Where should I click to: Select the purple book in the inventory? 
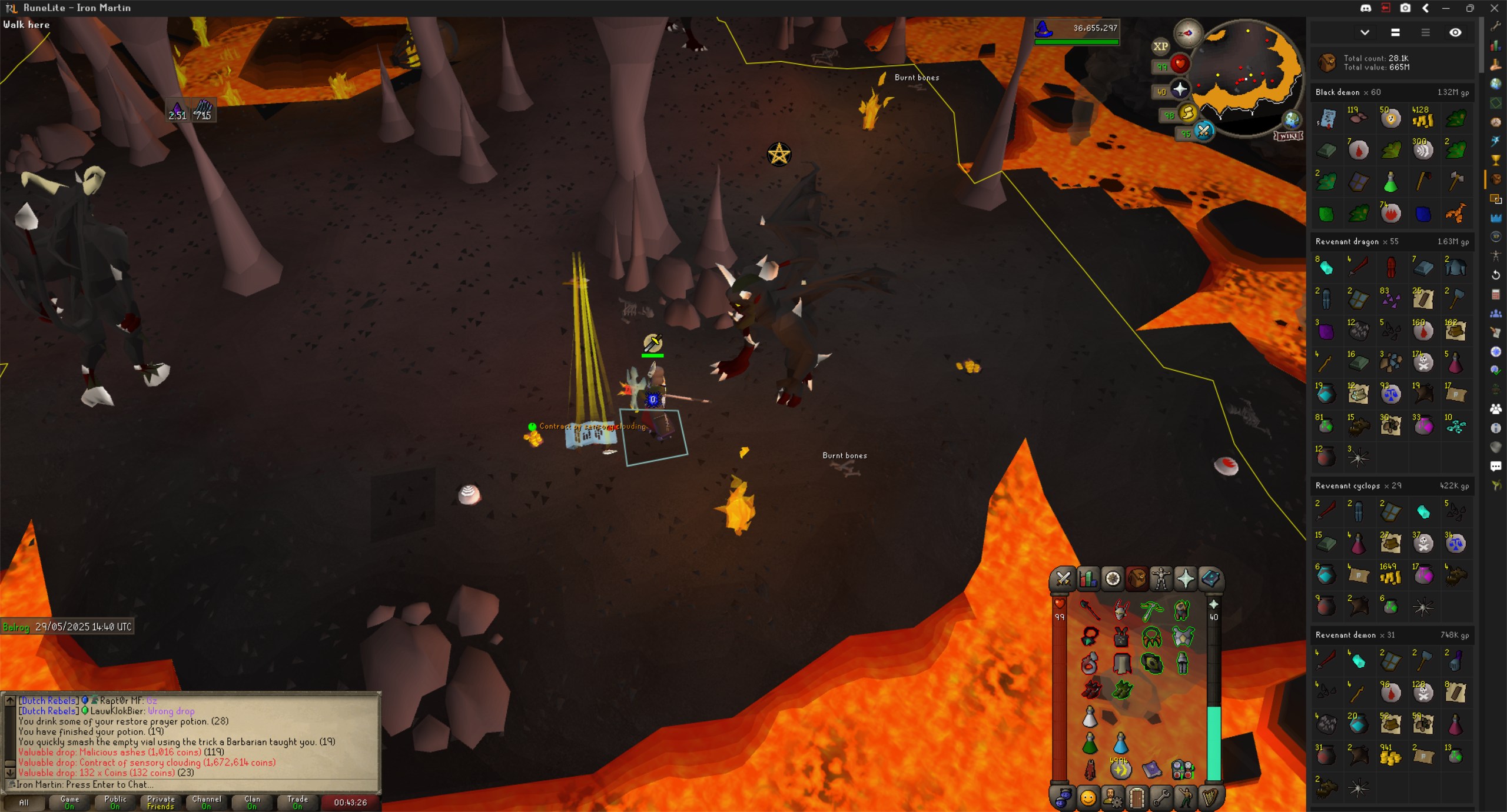click(1151, 768)
